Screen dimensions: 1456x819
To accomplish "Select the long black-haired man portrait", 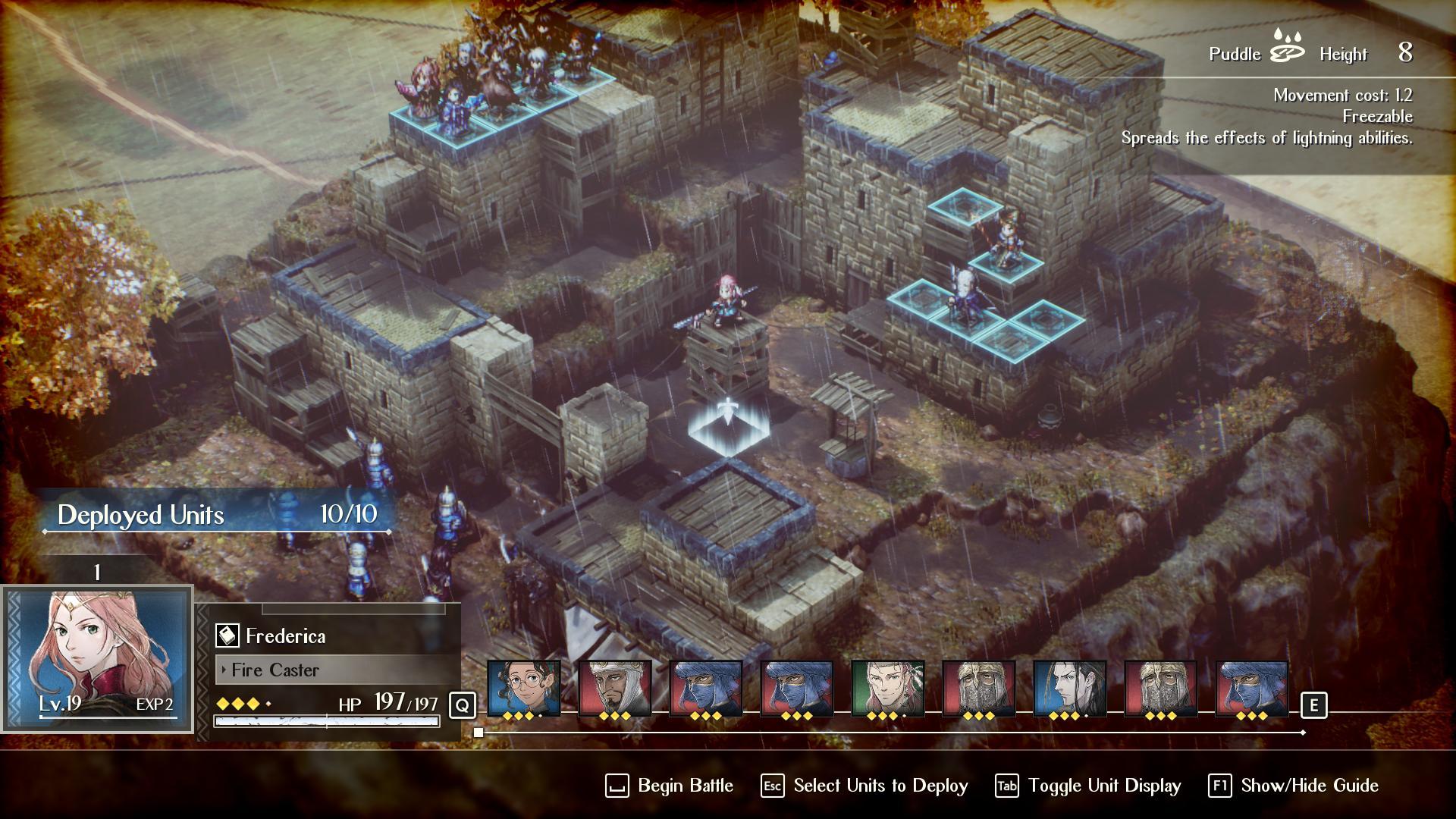I will coord(1069,688).
